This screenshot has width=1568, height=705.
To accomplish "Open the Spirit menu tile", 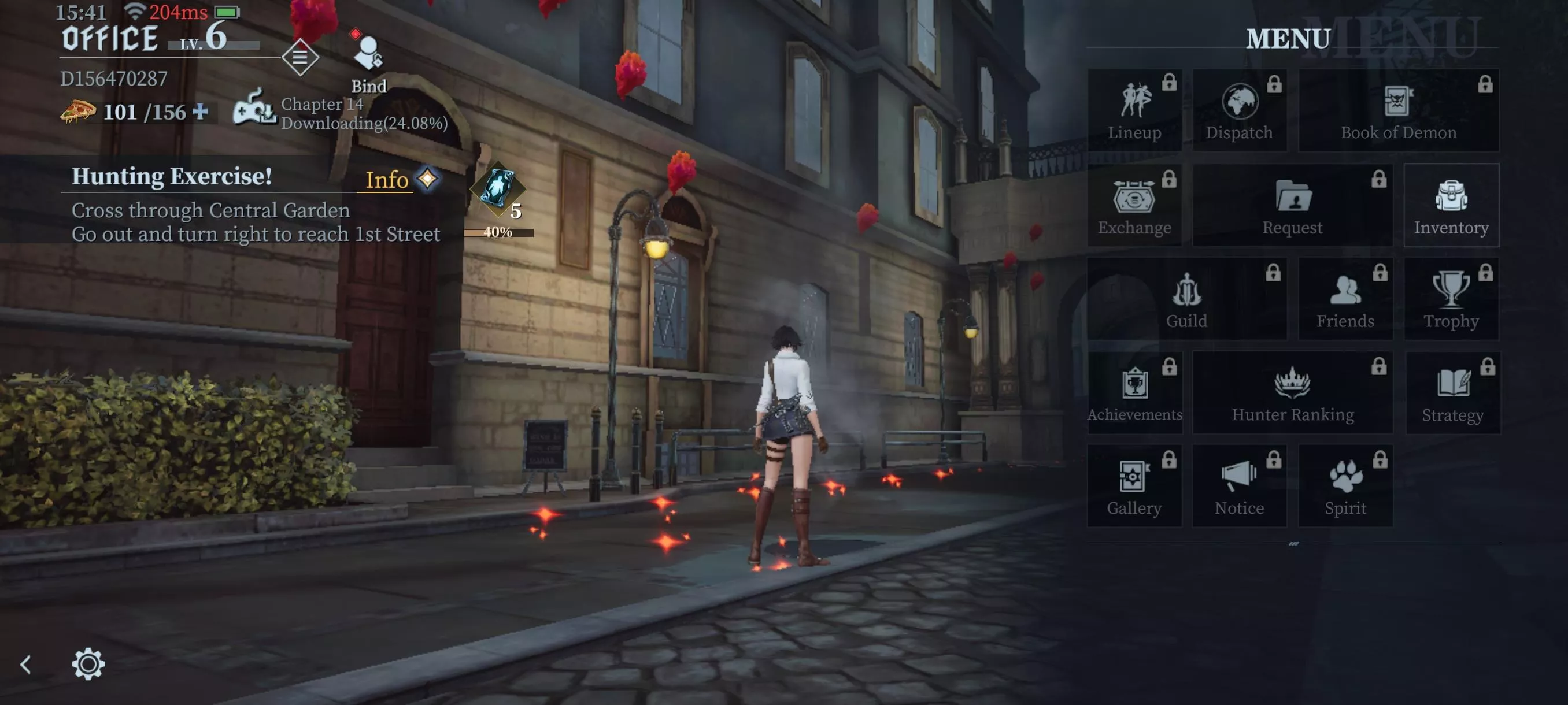I will click(x=1345, y=486).
